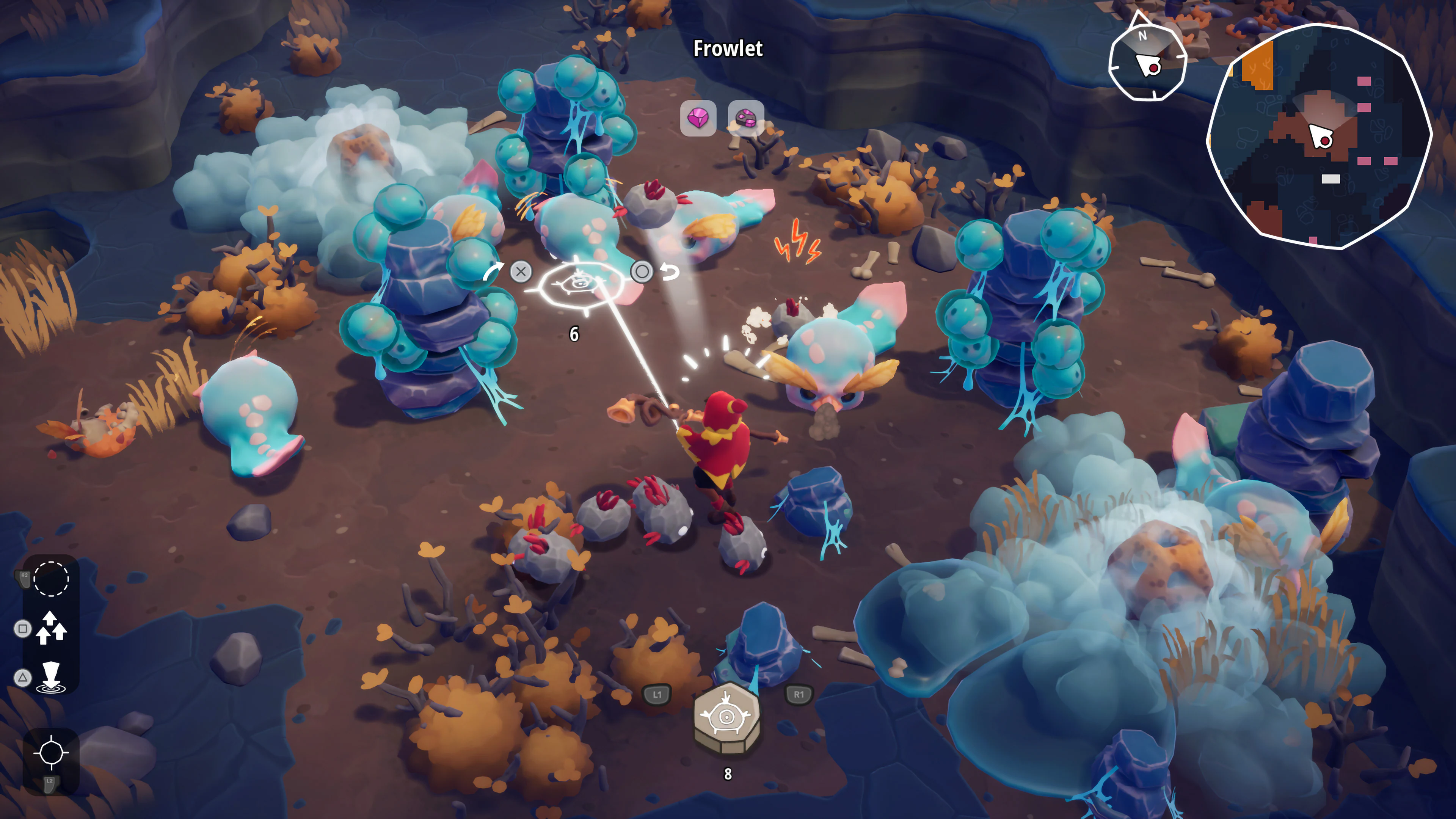The width and height of the screenshot is (1456, 819).
Task: Select the pink gem resource icon
Action: 698,119
